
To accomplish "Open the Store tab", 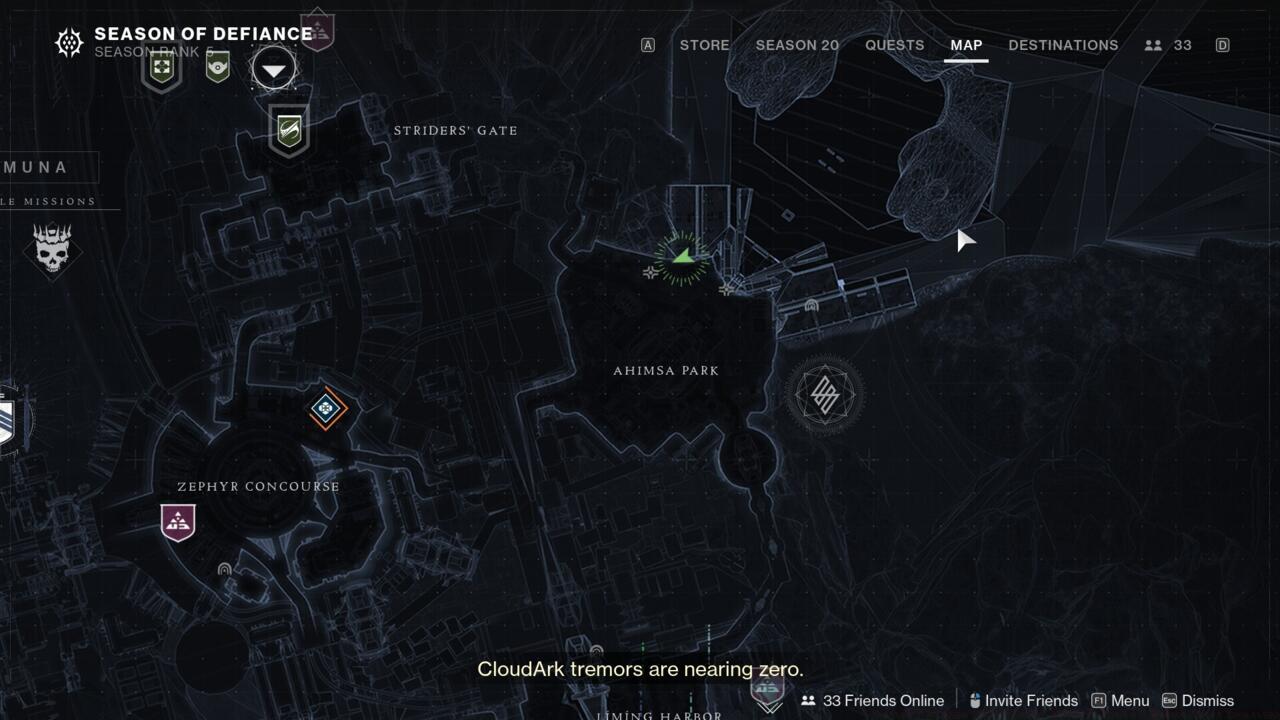I will click(704, 45).
